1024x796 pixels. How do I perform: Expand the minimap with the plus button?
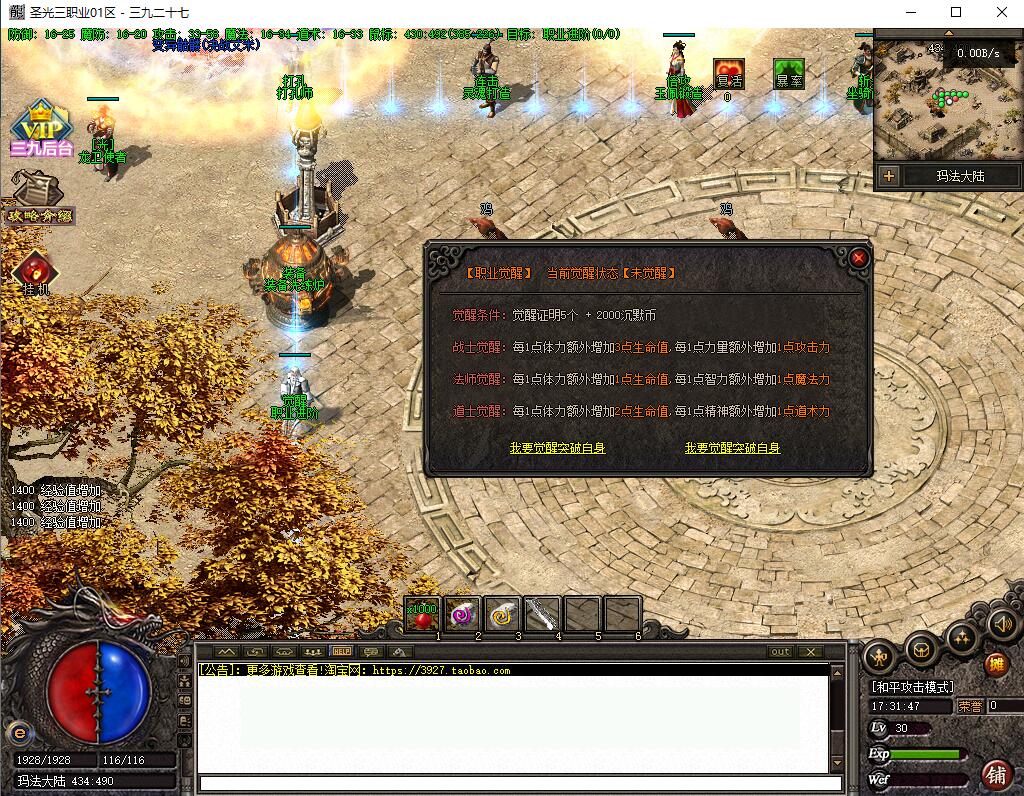[x=889, y=176]
